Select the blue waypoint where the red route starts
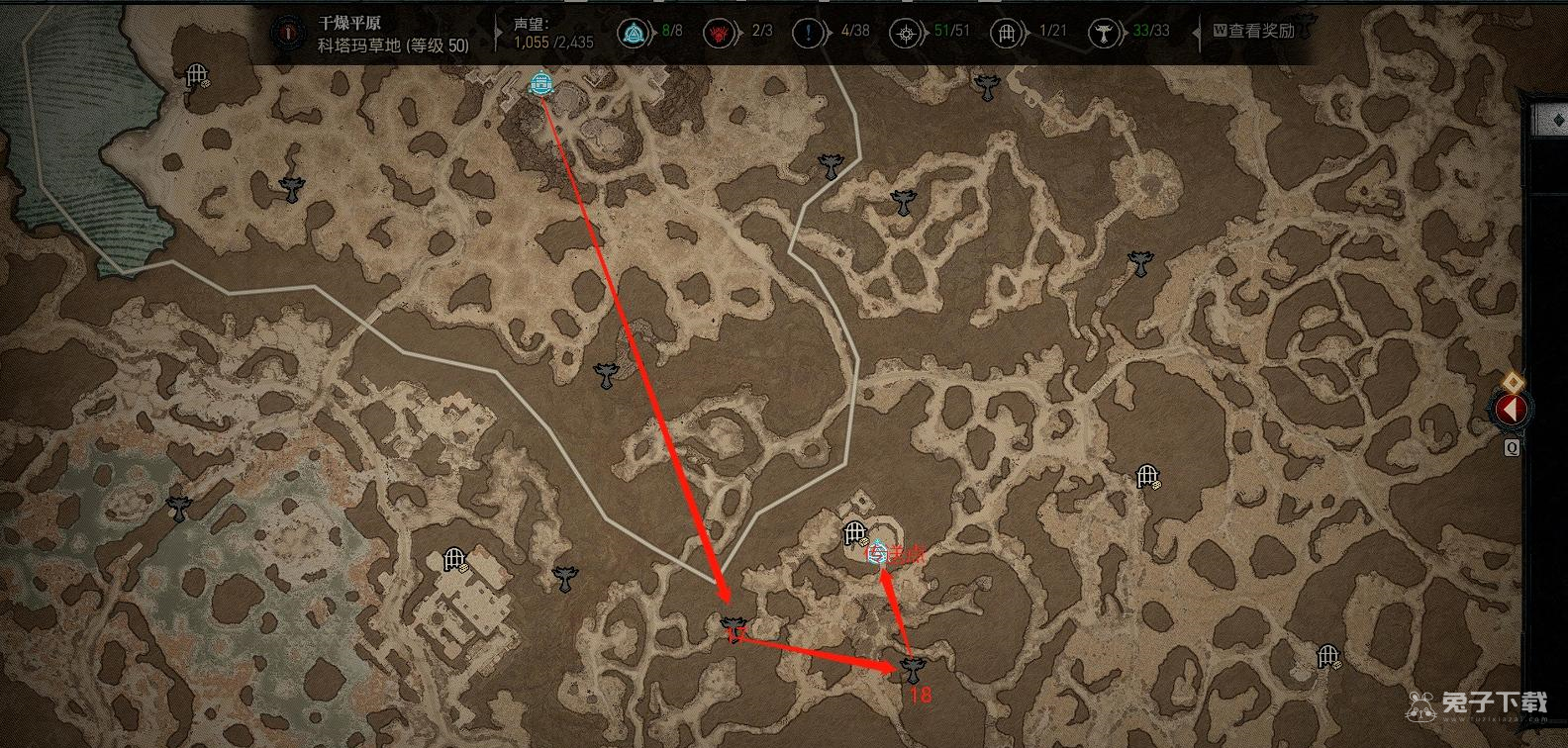The image size is (1568, 748). pyautogui.click(x=540, y=85)
